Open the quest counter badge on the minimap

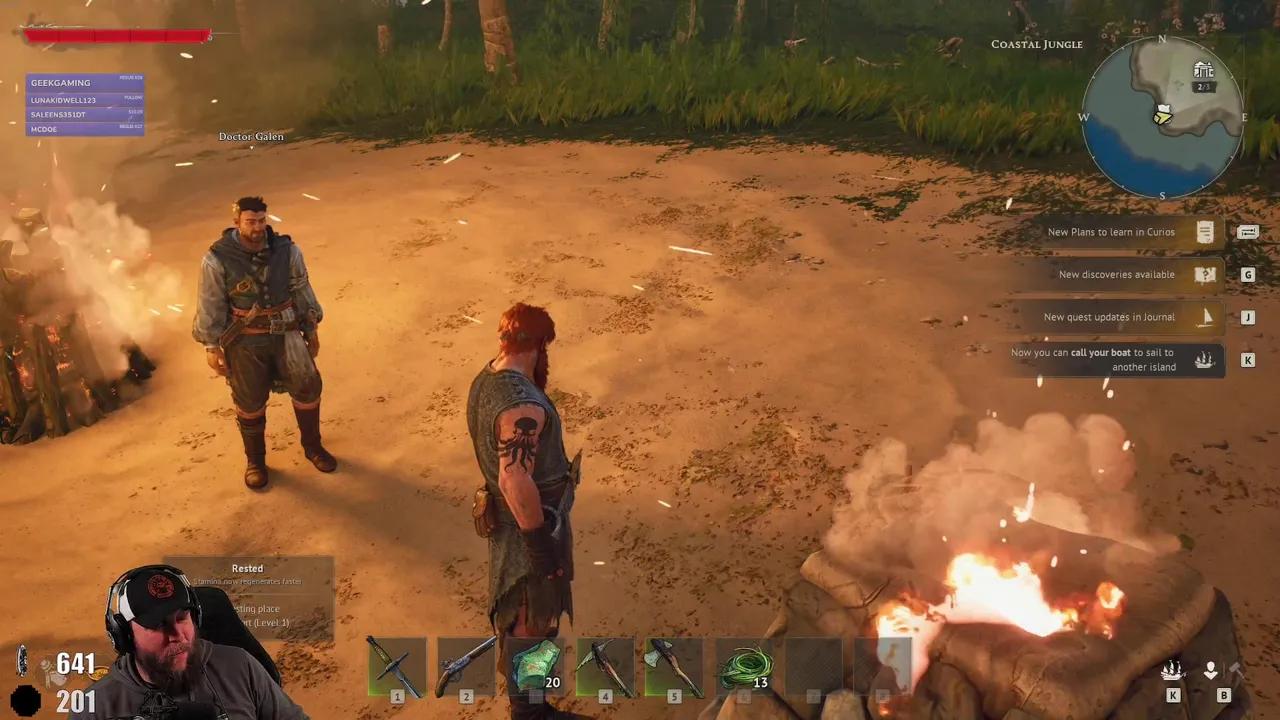pos(1202,86)
